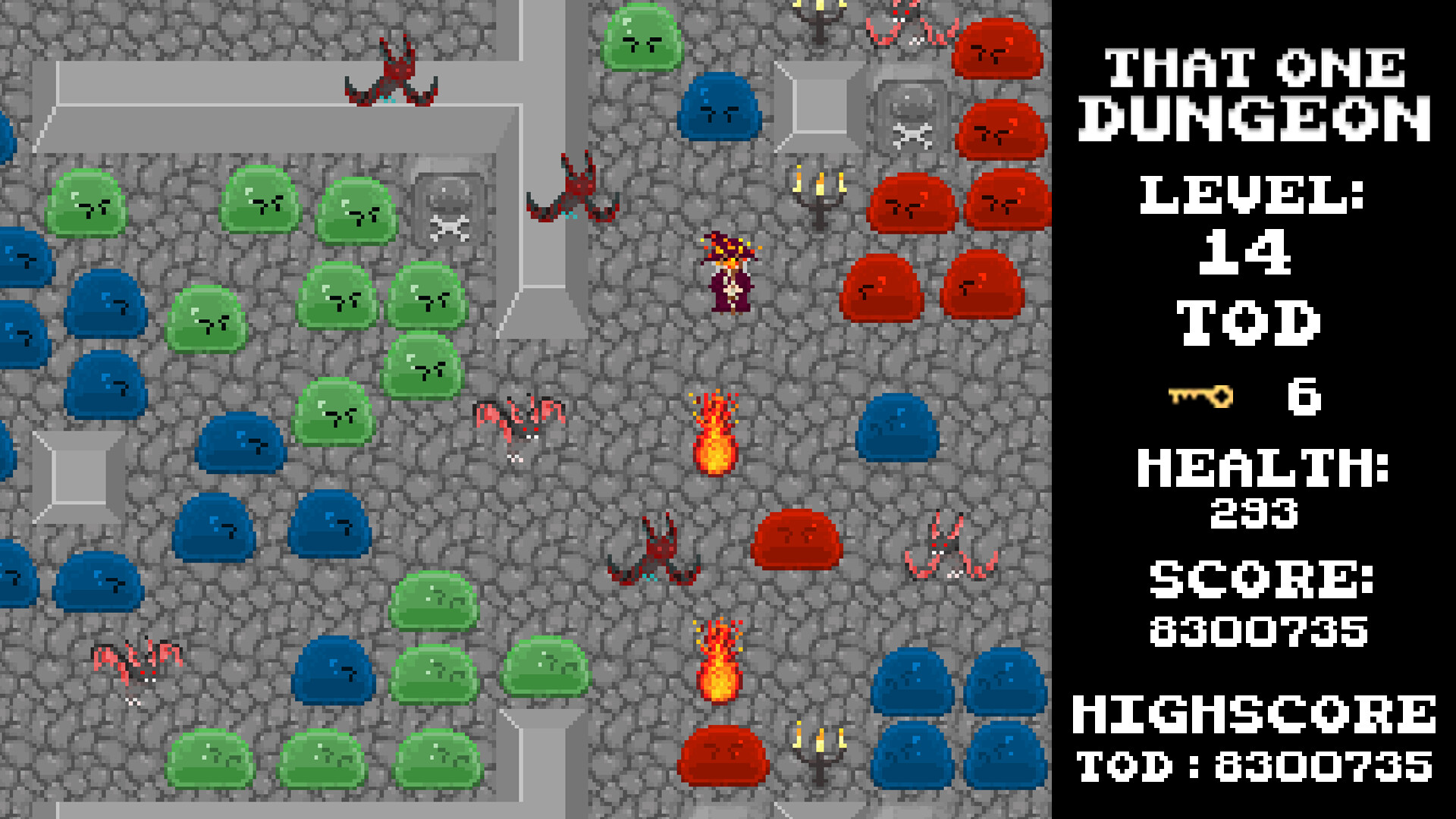Click the dark bat at top of screen
This screenshot has height=819, width=1456.
pyautogui.click(x=391, y=72)
